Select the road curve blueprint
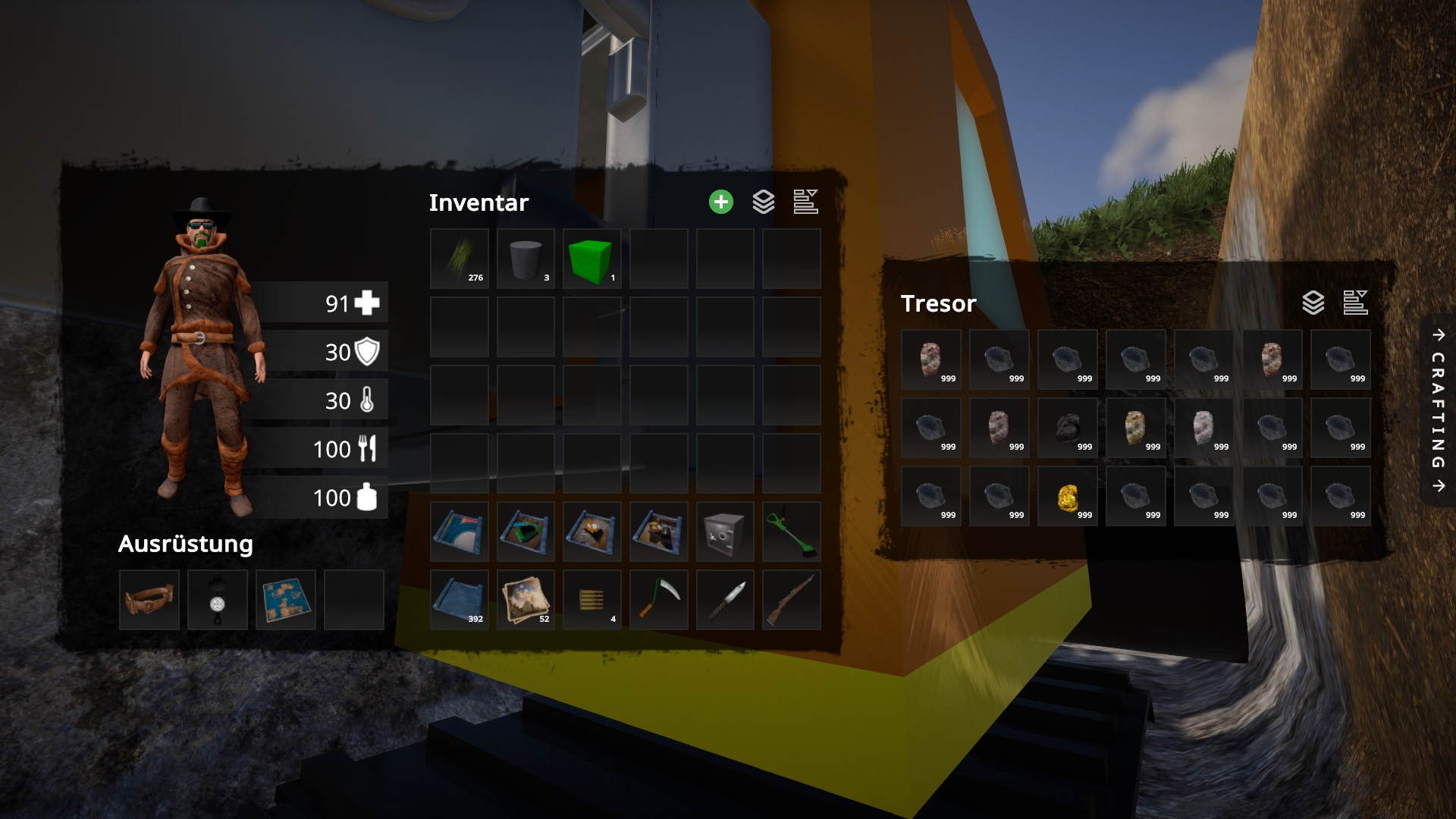The width and height of the screenshot is (1456, 819). pyautogui.click(x=459, y=532)
